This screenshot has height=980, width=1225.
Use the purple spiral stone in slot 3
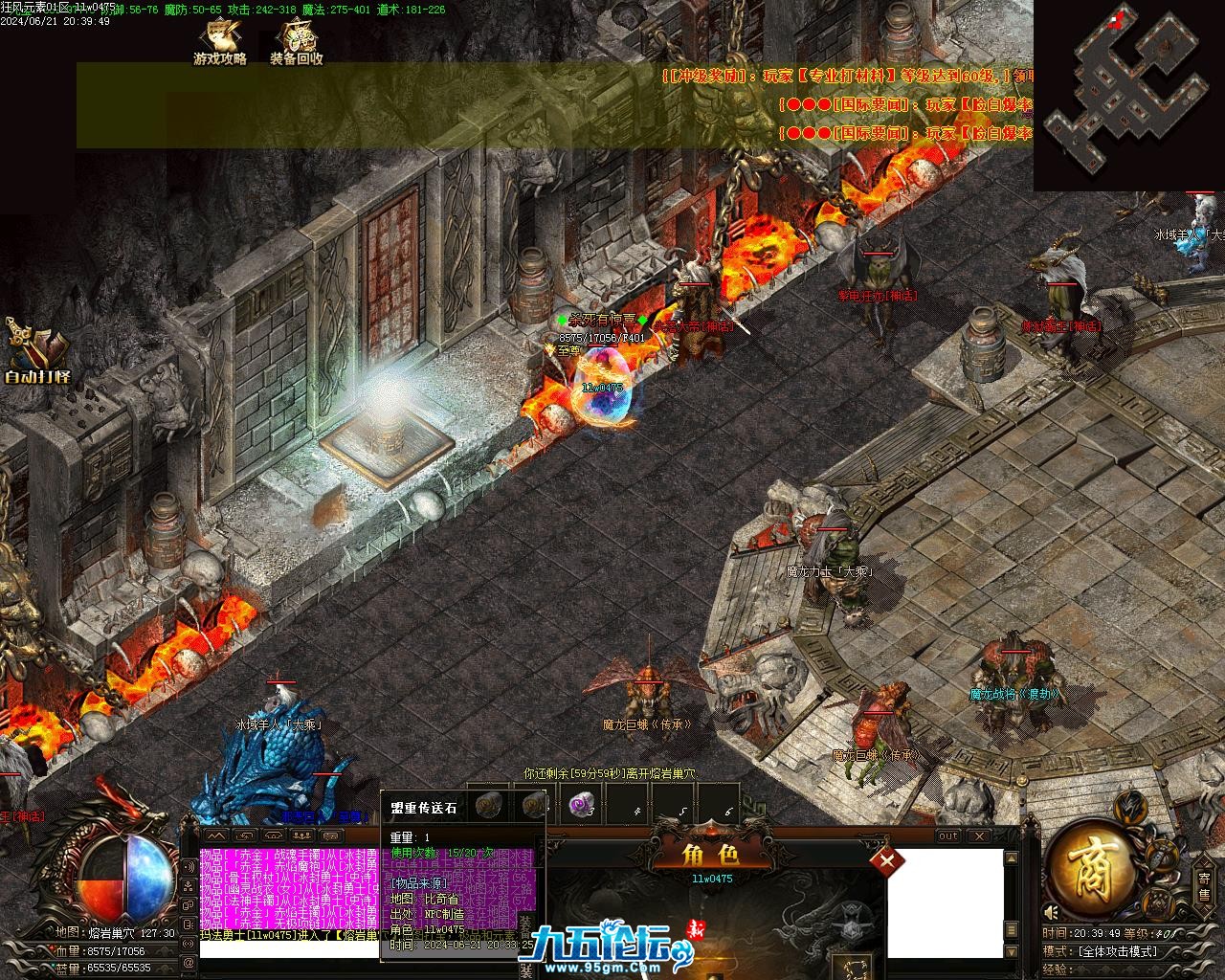coord(580,806)
